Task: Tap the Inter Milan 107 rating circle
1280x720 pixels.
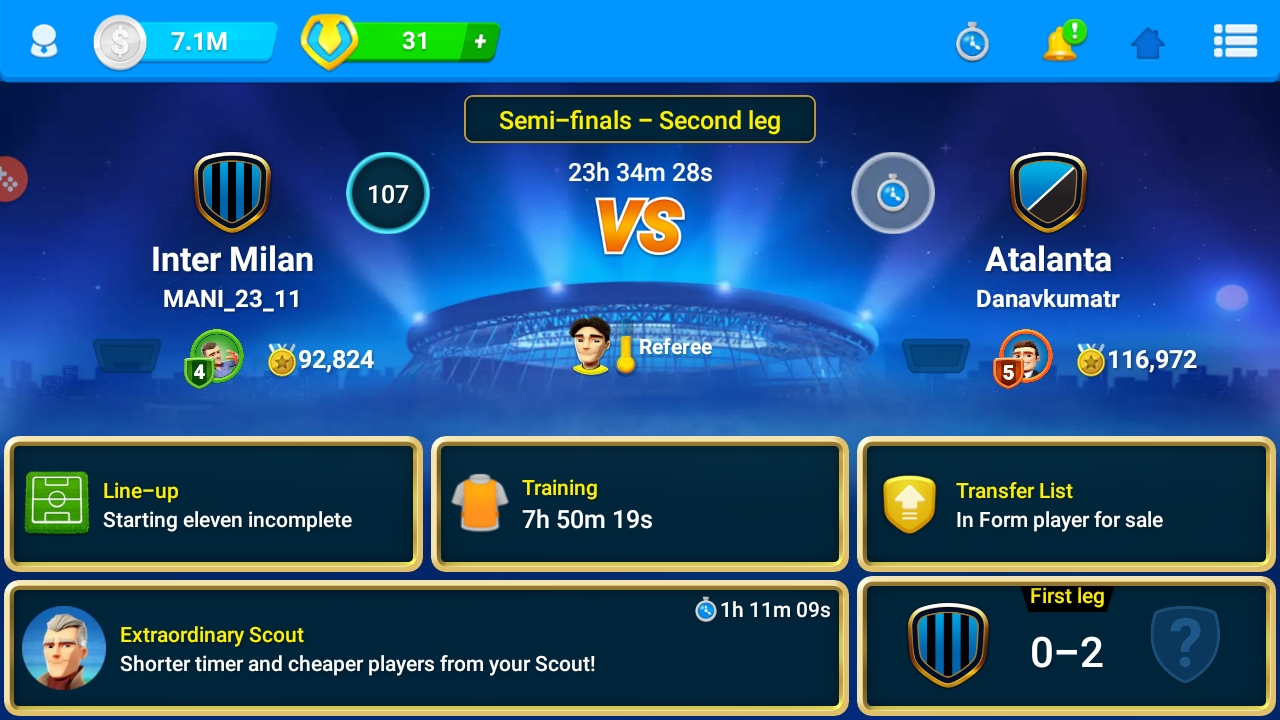Action: click(x=388, y=193)
